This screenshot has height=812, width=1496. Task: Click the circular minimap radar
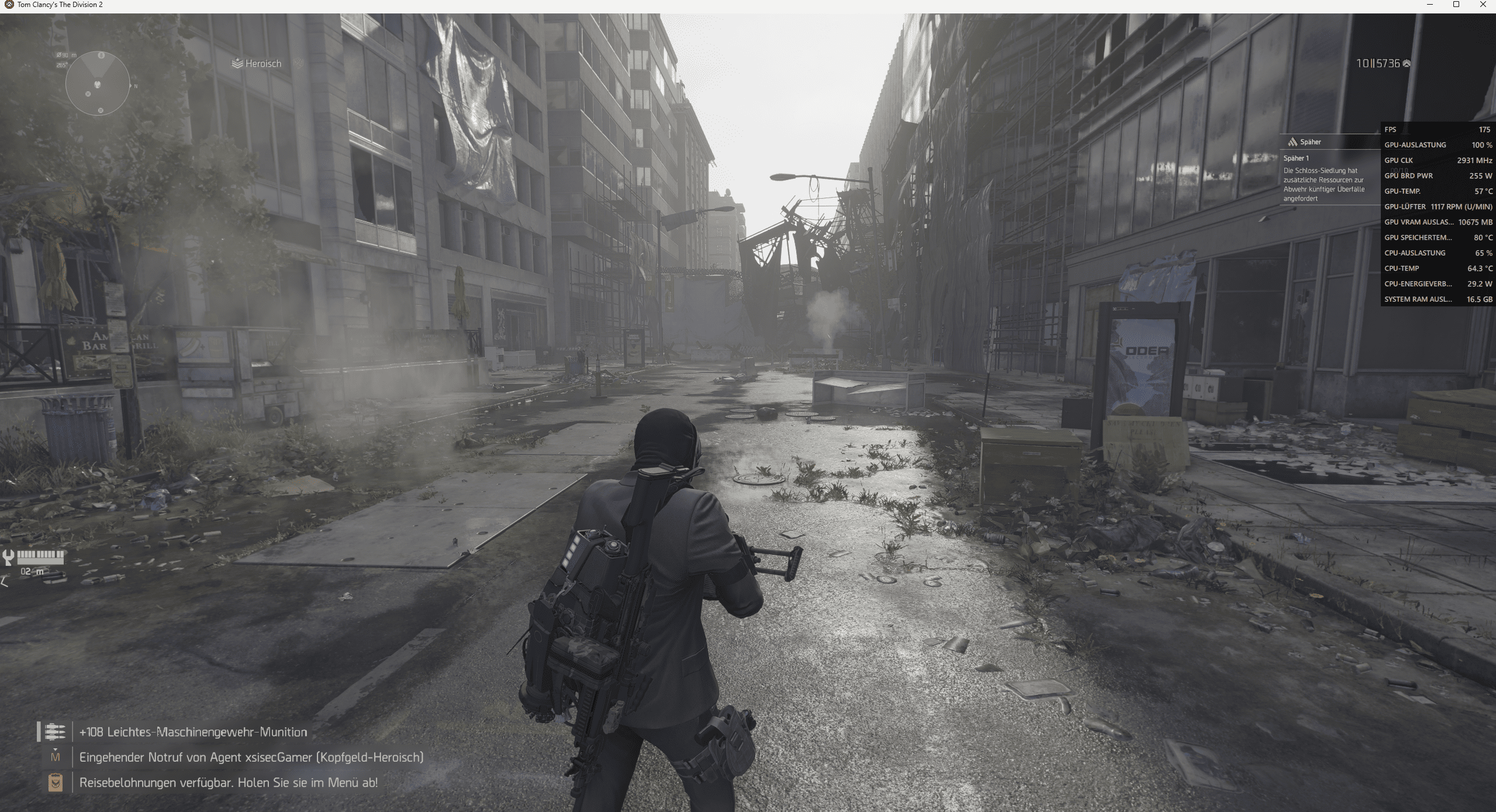pyautogui.click(x=98, y=84)
